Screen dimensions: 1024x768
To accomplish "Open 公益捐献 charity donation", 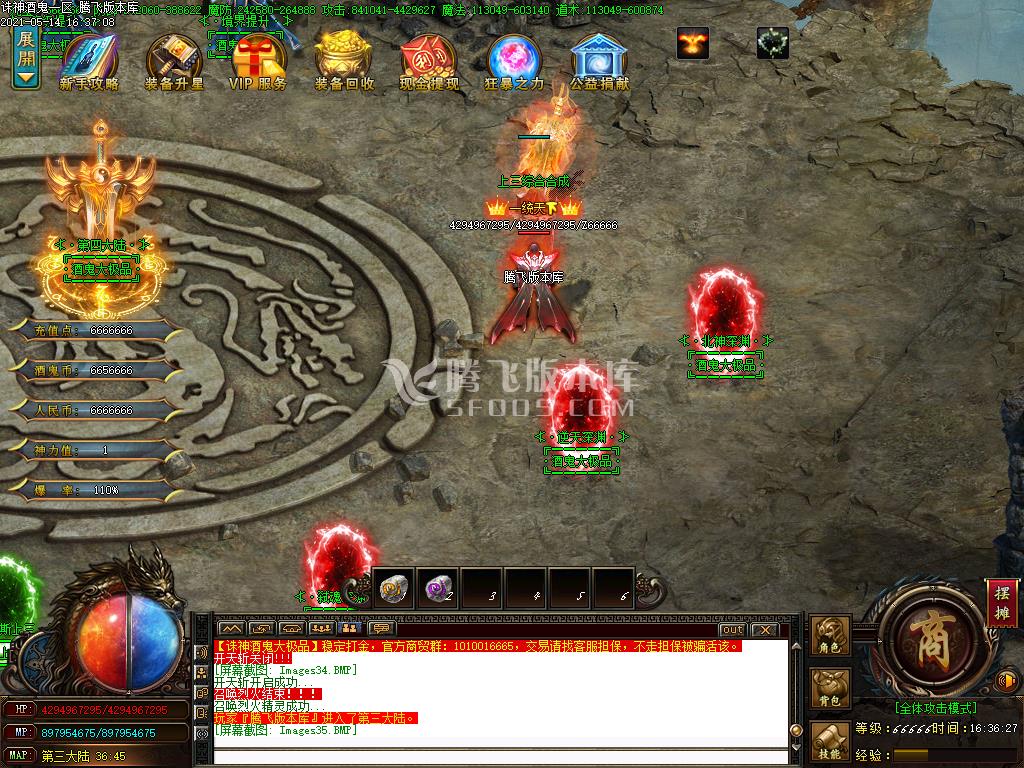I will click(x=599, y=62).
